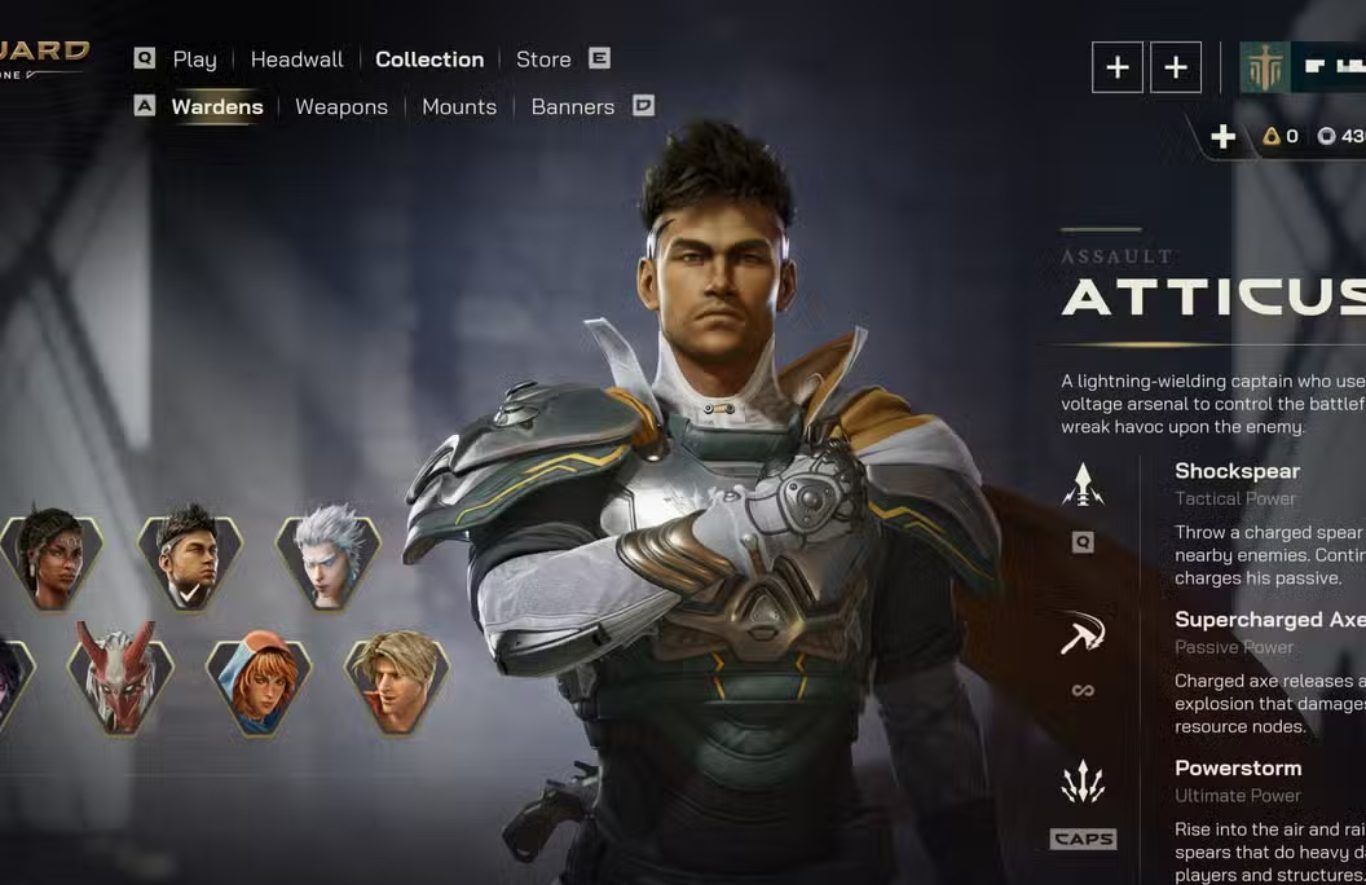Select the Collection tab
This screenshot has width=1366, height=885.
[429, 59]
